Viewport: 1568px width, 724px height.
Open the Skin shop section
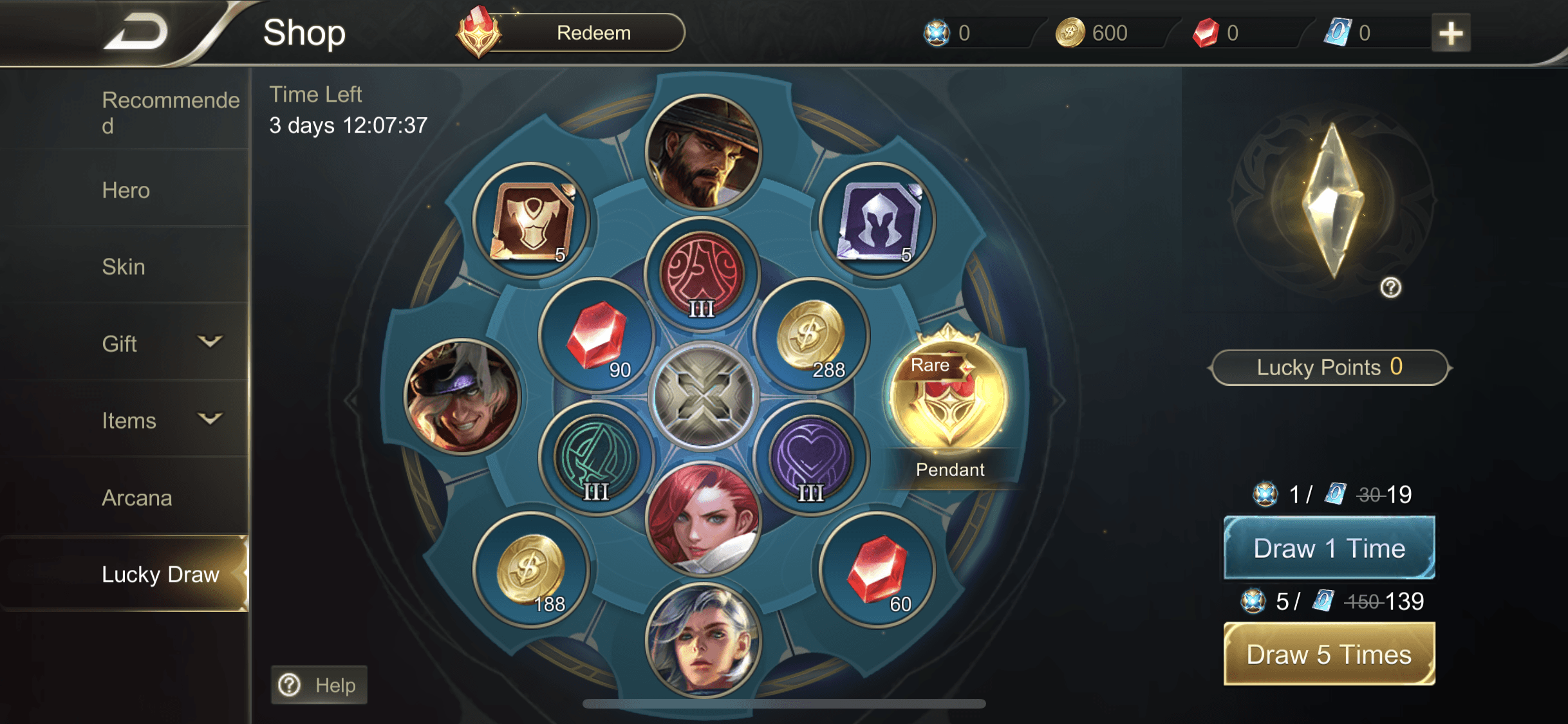[124, 266]
